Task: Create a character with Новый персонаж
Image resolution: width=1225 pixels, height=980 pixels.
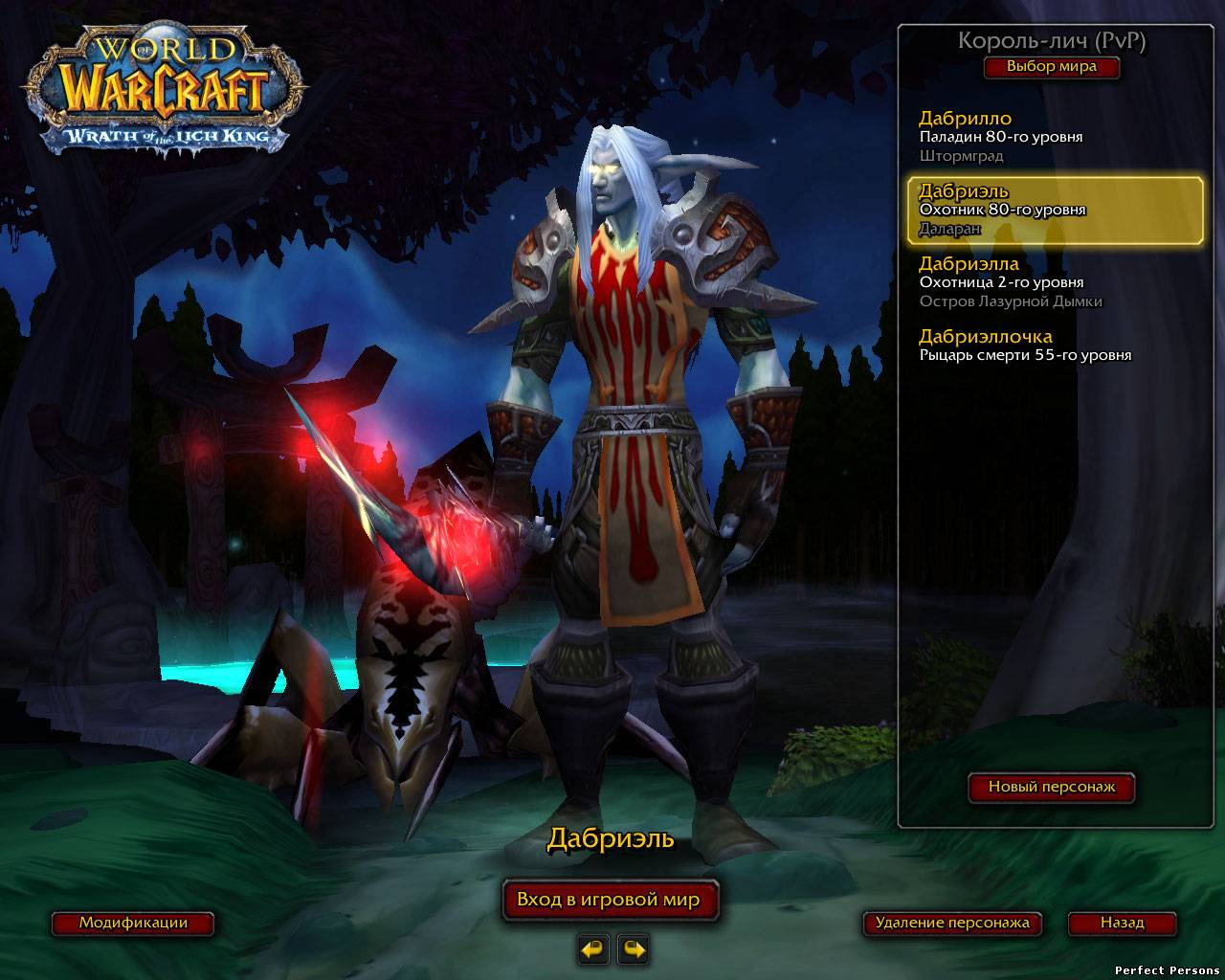Action: 1051,787
